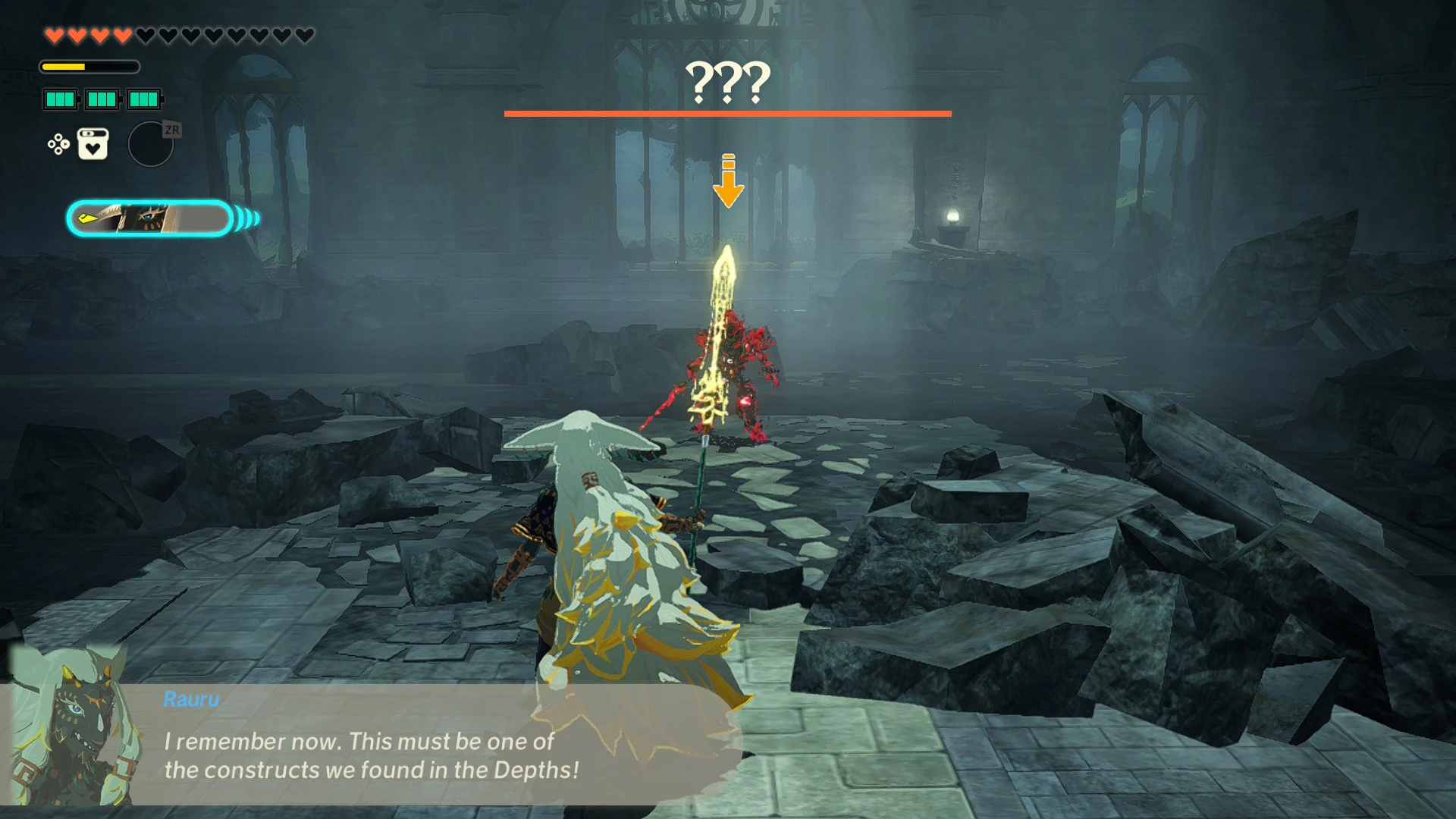1456x819 pixels.
Task: Select the ??? boss name label
Action: [728, 82]
